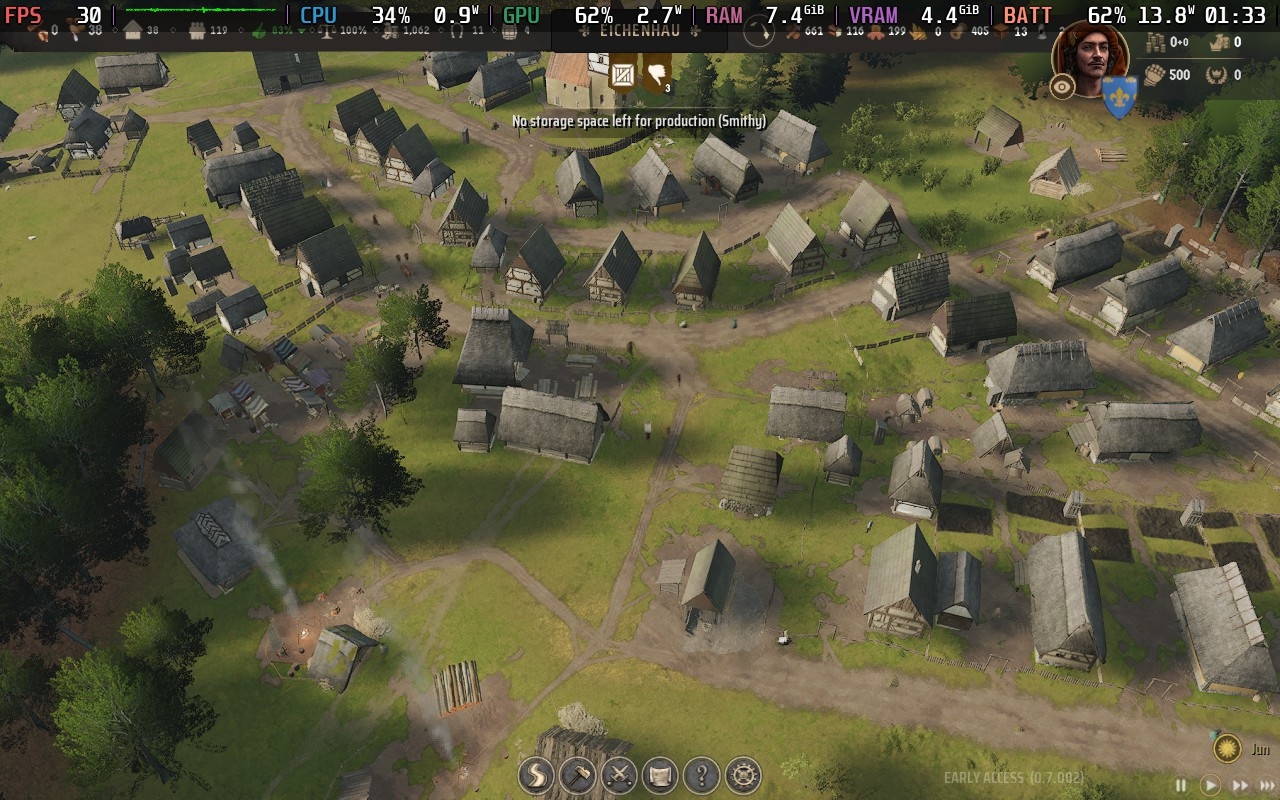The image size is (1280, 800).
Task: Click the fist influence icon
Action: [1155, 74]
